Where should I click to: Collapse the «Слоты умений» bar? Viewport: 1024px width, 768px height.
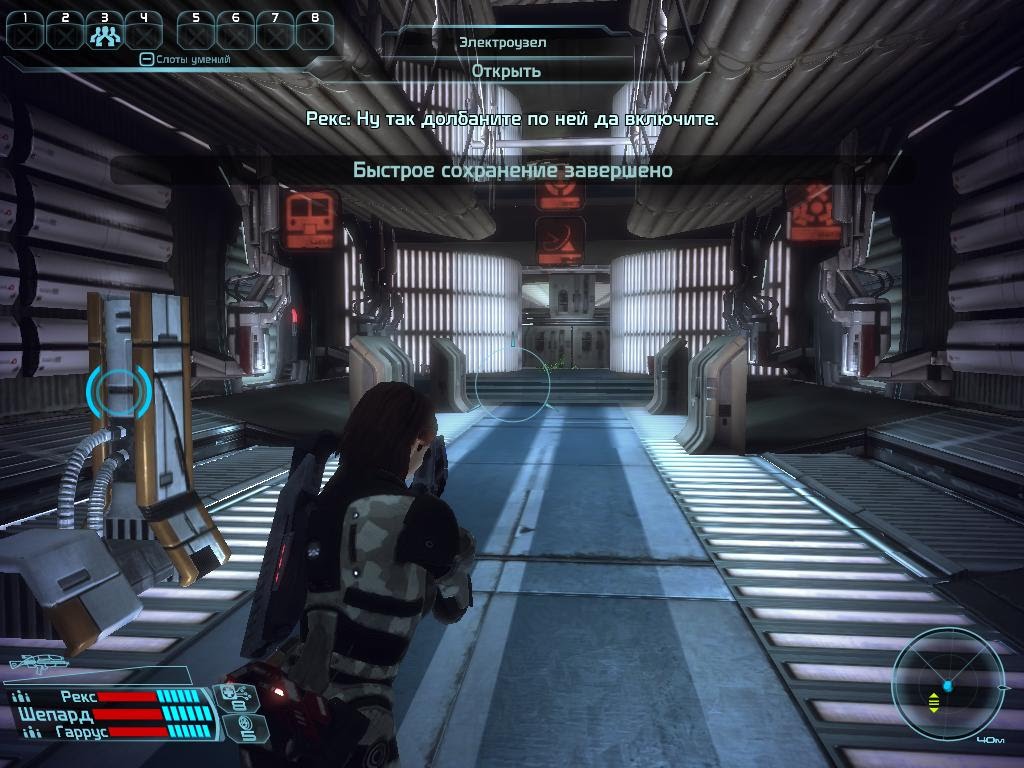146,60
